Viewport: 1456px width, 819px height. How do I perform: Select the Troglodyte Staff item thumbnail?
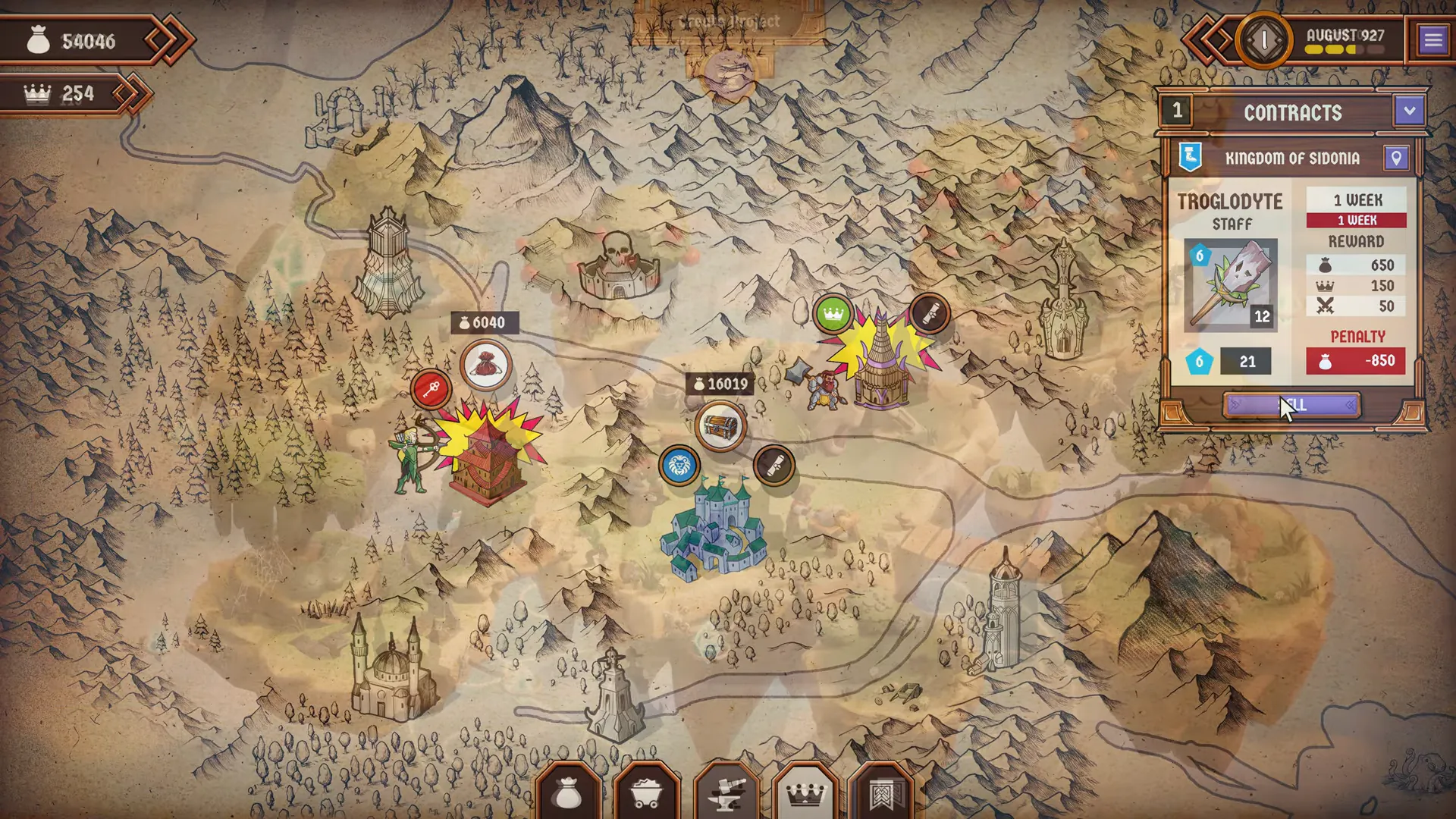point(1230,285)
